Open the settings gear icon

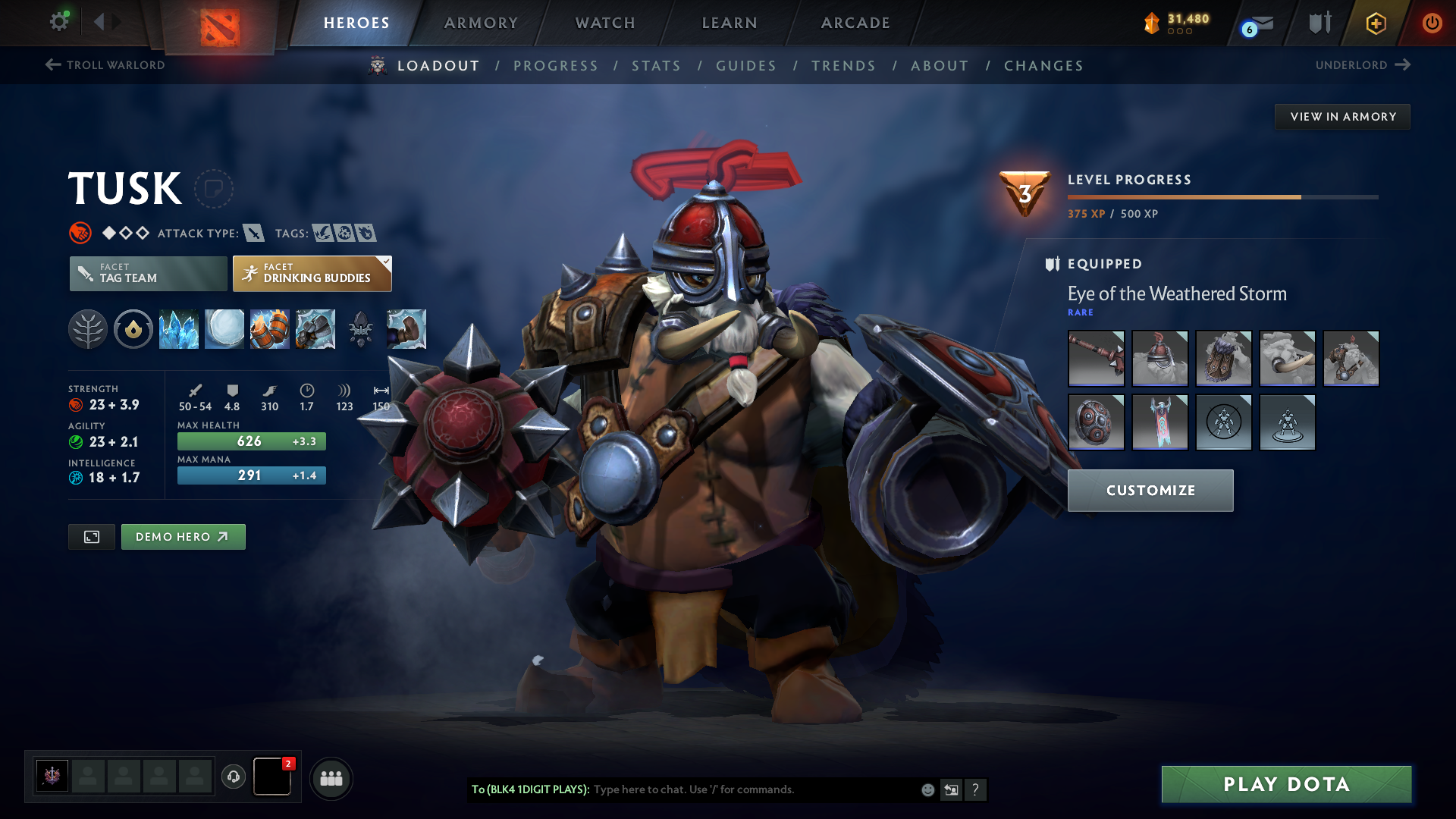(59, 21)
